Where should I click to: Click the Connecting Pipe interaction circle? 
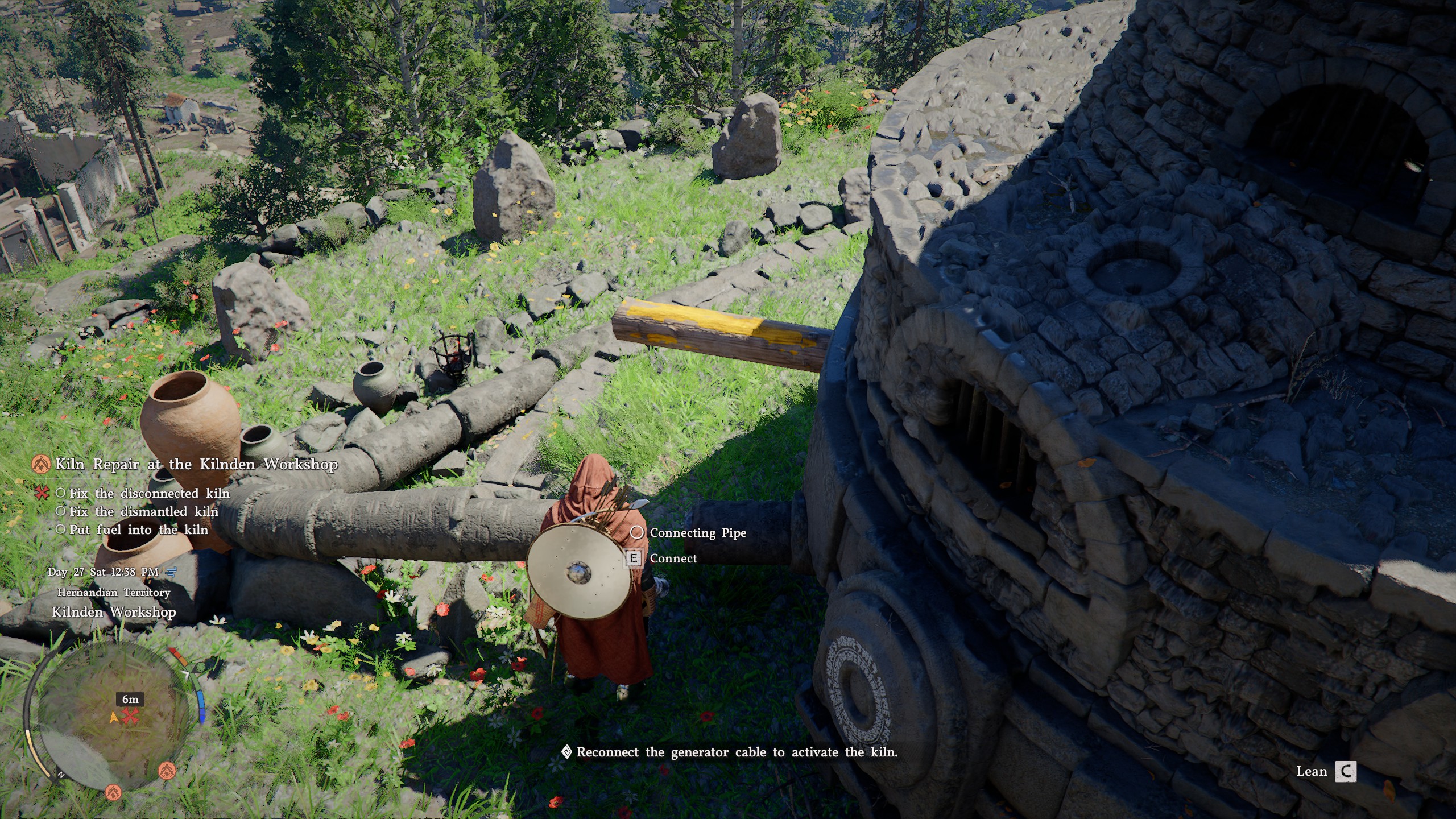638,533
